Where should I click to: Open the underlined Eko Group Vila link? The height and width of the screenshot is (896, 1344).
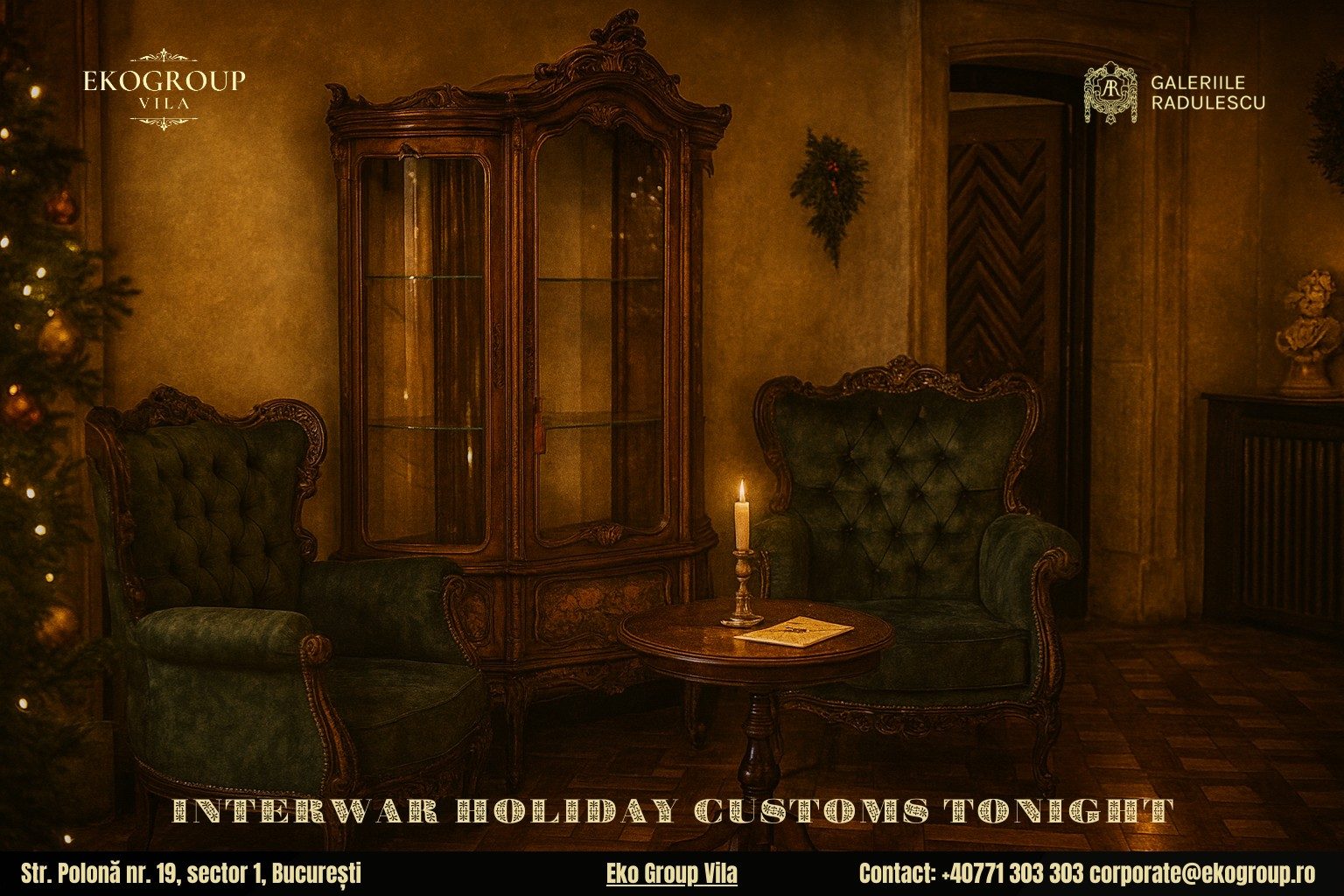(x=671, y=873)
